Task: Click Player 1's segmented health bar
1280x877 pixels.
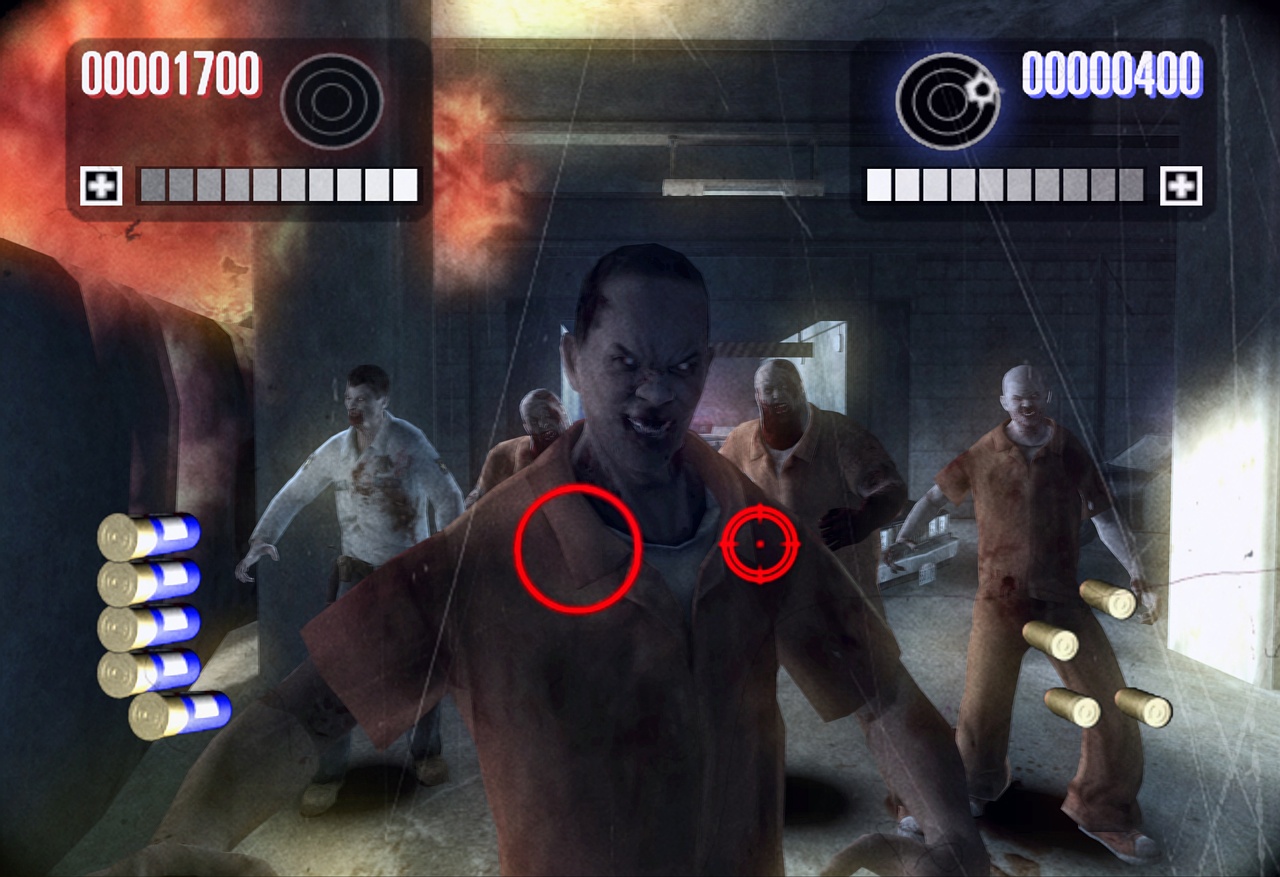Action: [x=276, y=184]
